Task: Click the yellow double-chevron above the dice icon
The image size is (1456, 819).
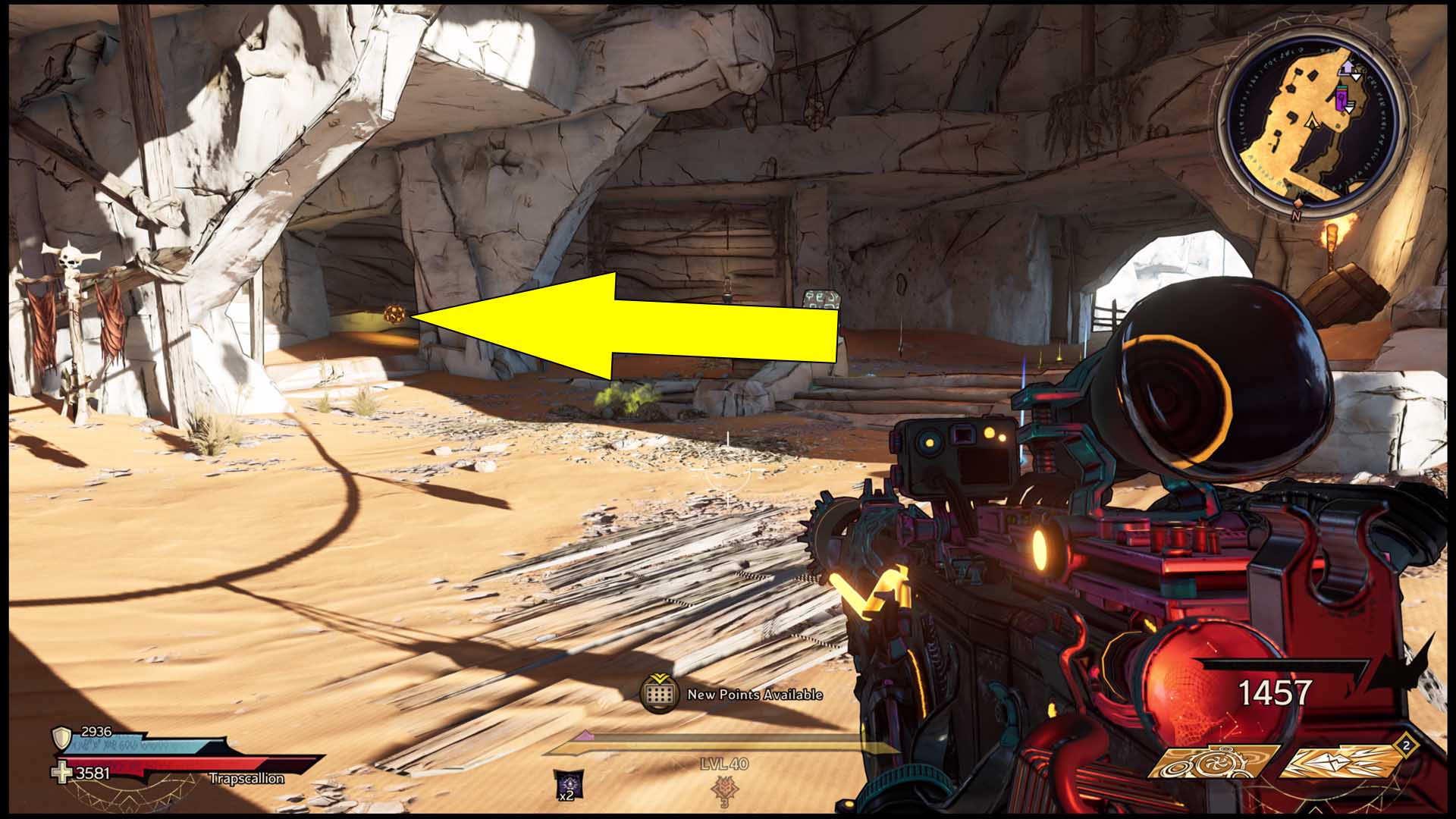Action: tap(661, 678)
